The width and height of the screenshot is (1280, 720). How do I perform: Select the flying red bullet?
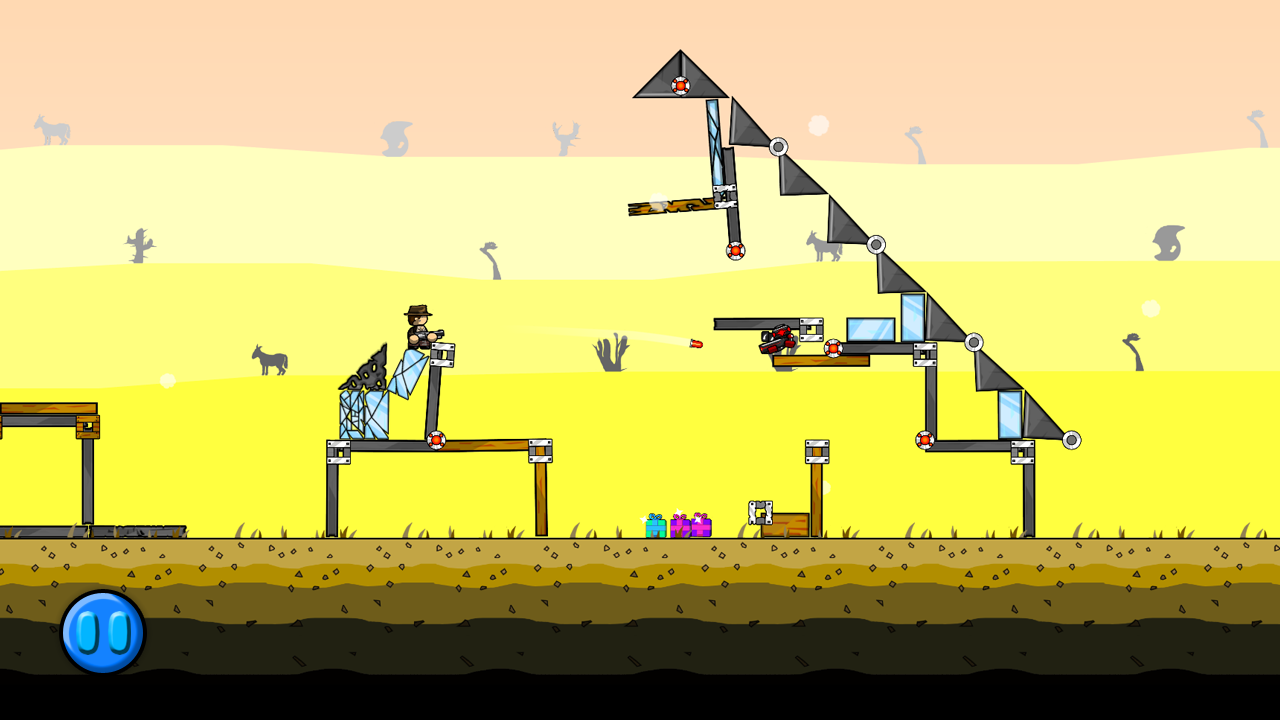(x=697, y=343)
